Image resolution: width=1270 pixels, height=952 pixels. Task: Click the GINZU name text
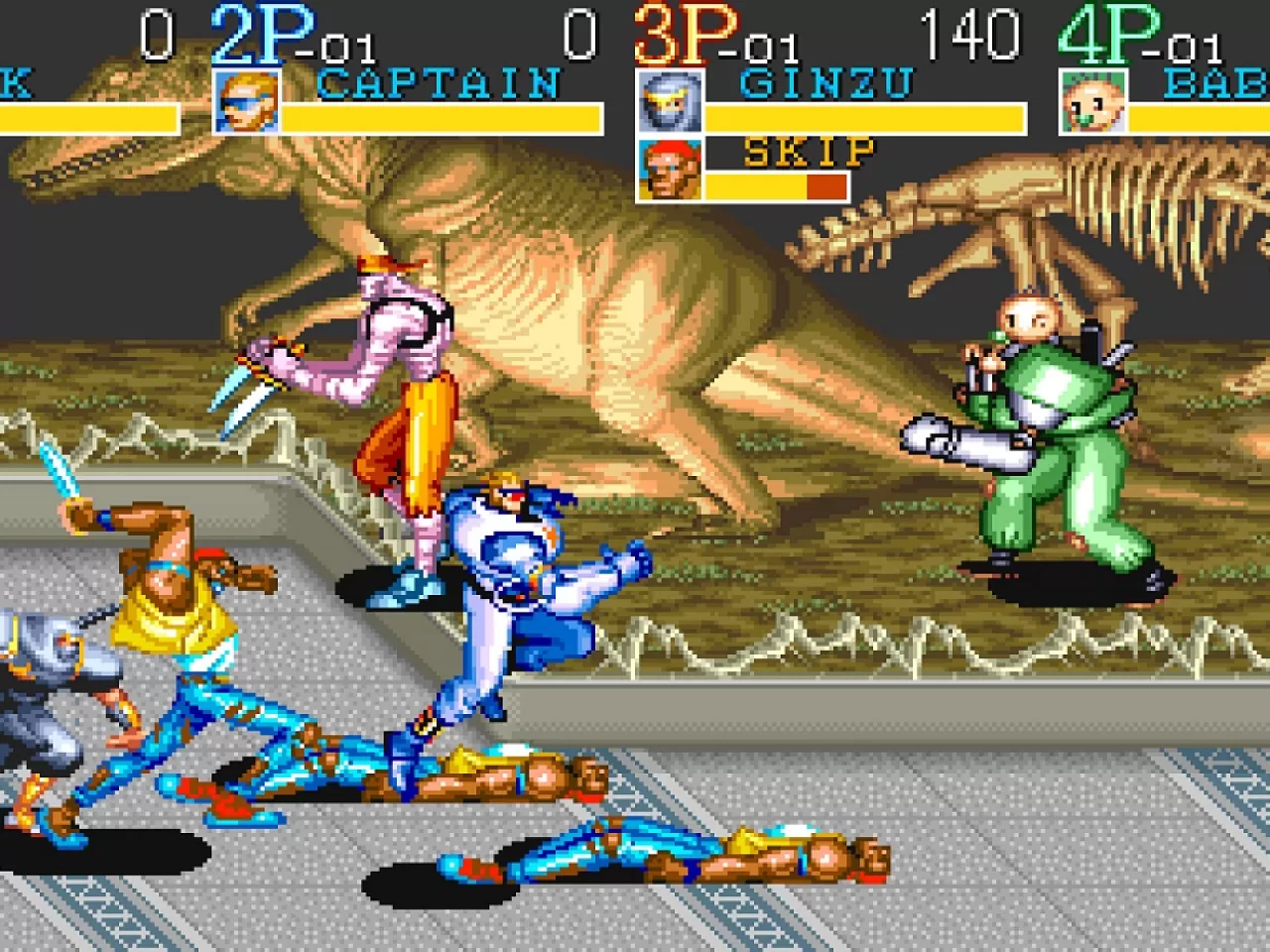pyautogui.click(x=828, y=82)
